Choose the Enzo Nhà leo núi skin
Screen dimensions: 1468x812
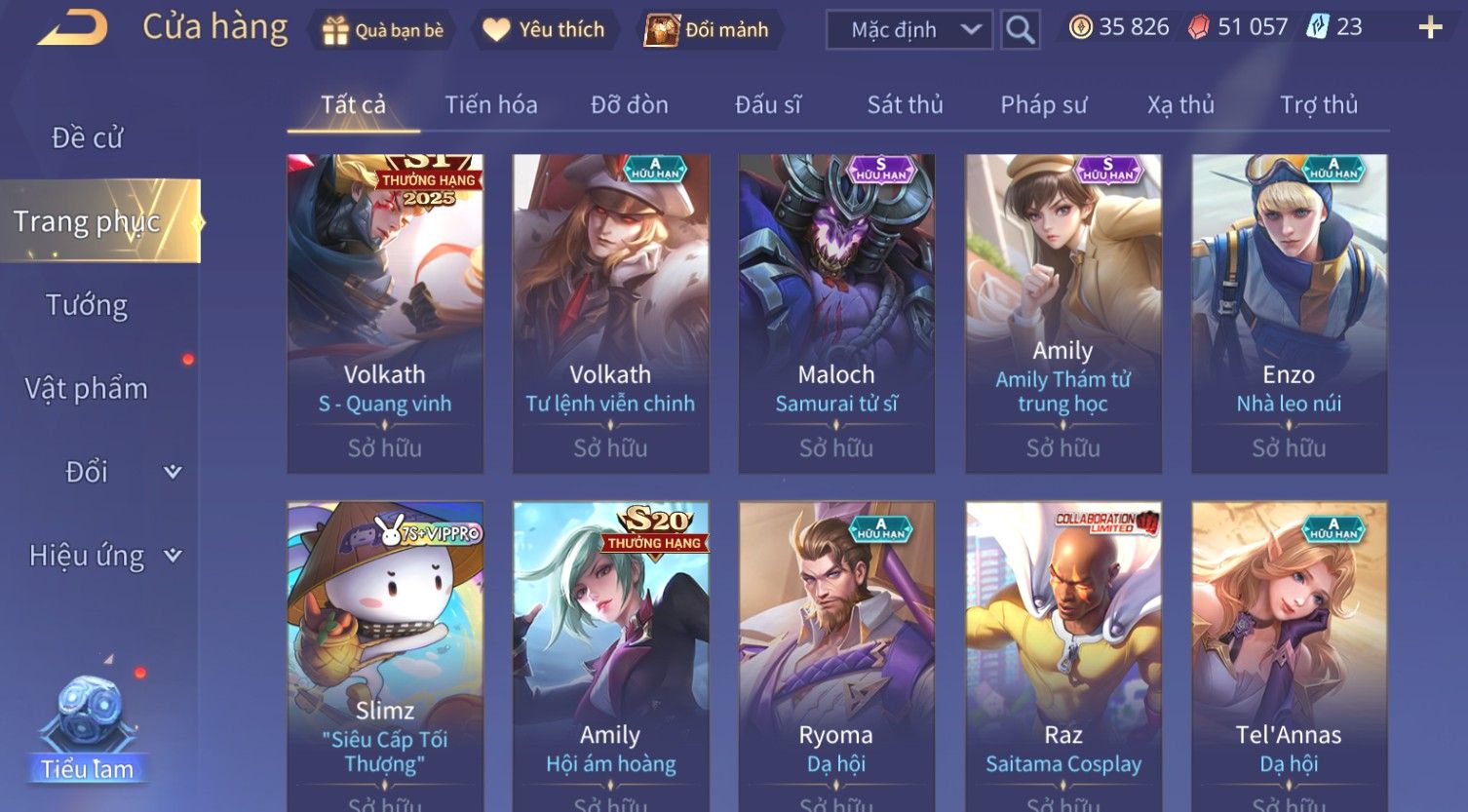(x=1289, y=312)
